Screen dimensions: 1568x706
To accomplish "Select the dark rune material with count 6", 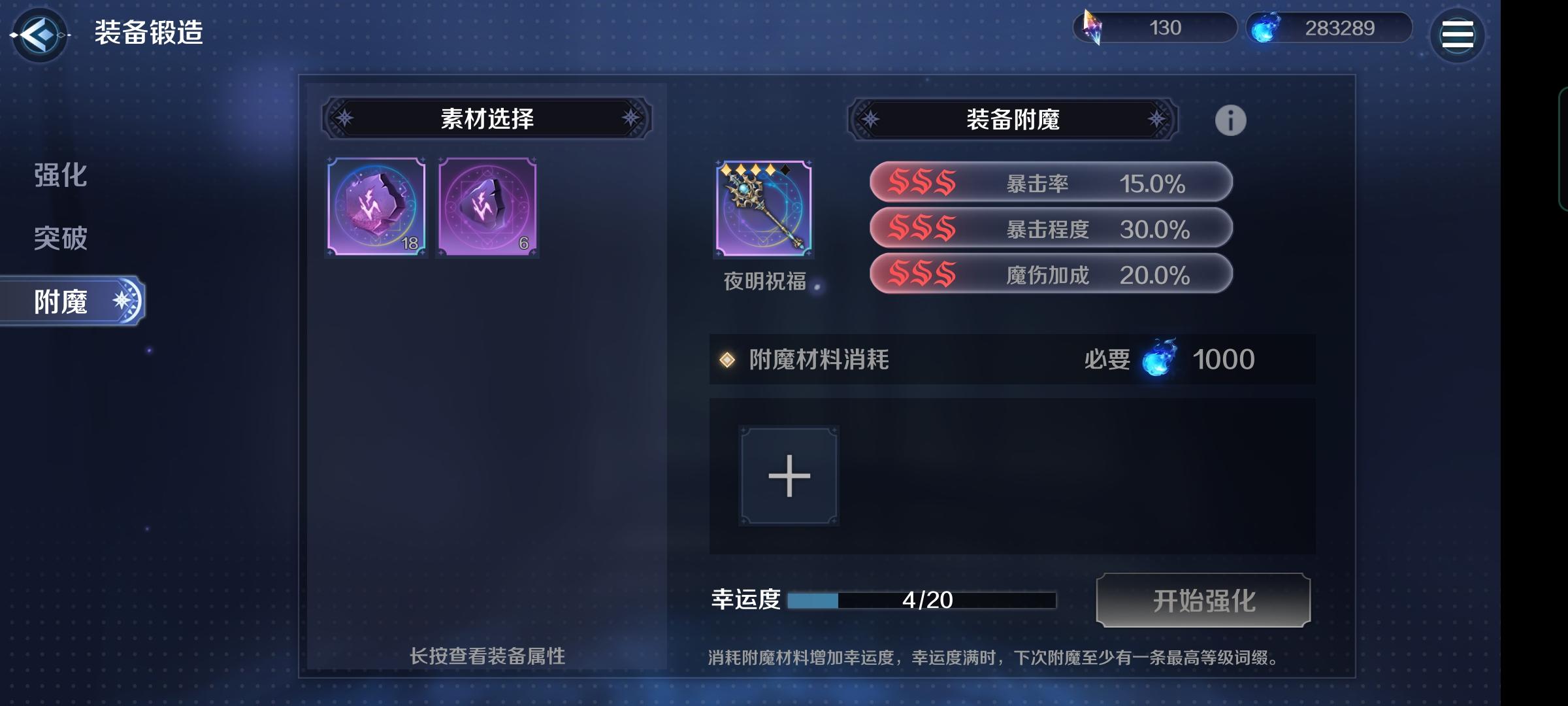I will pyautogui.click(x=487, y=208).
